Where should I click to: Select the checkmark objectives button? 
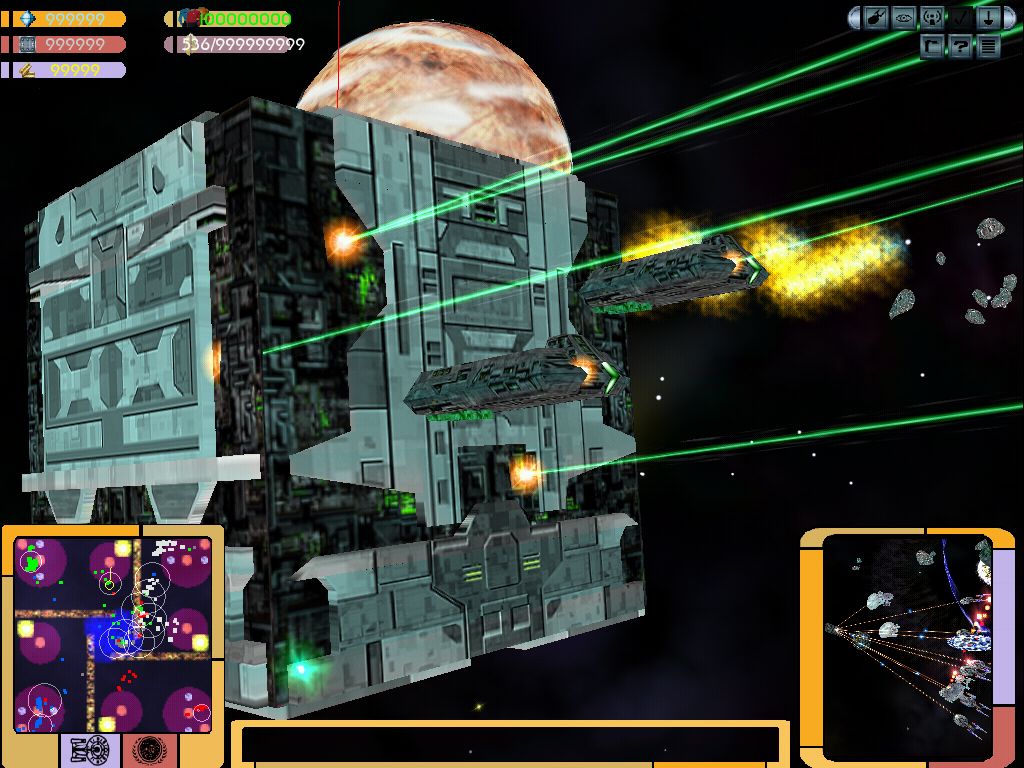point(960,18)
